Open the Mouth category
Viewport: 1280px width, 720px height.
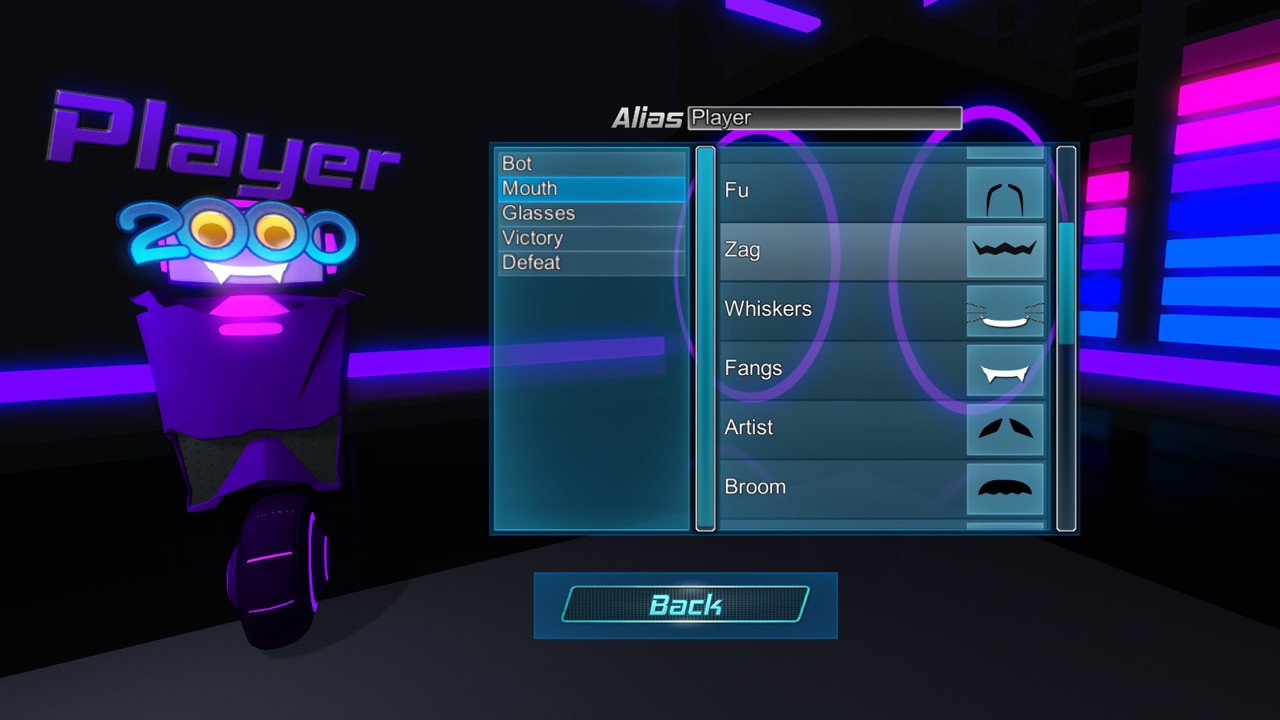click(590, 188)
